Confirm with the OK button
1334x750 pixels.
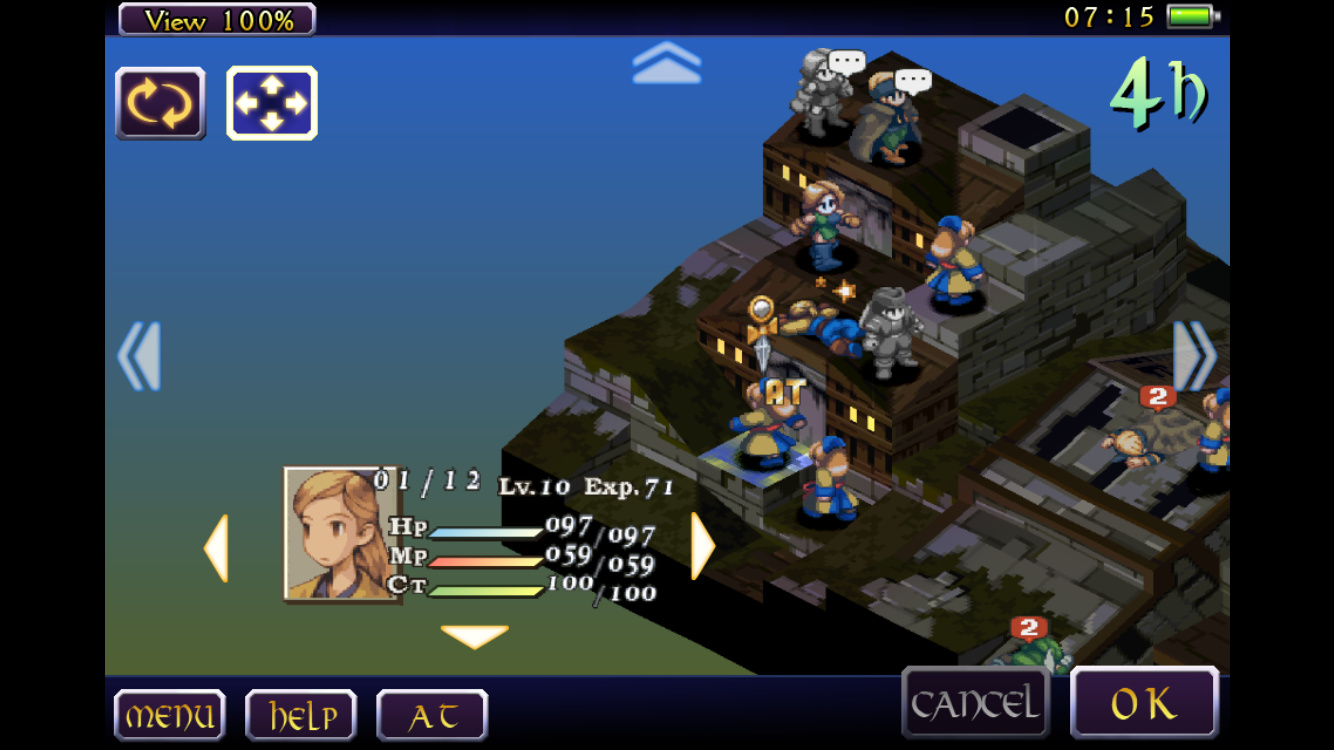pyautogui.click(x=1144, y=704)
